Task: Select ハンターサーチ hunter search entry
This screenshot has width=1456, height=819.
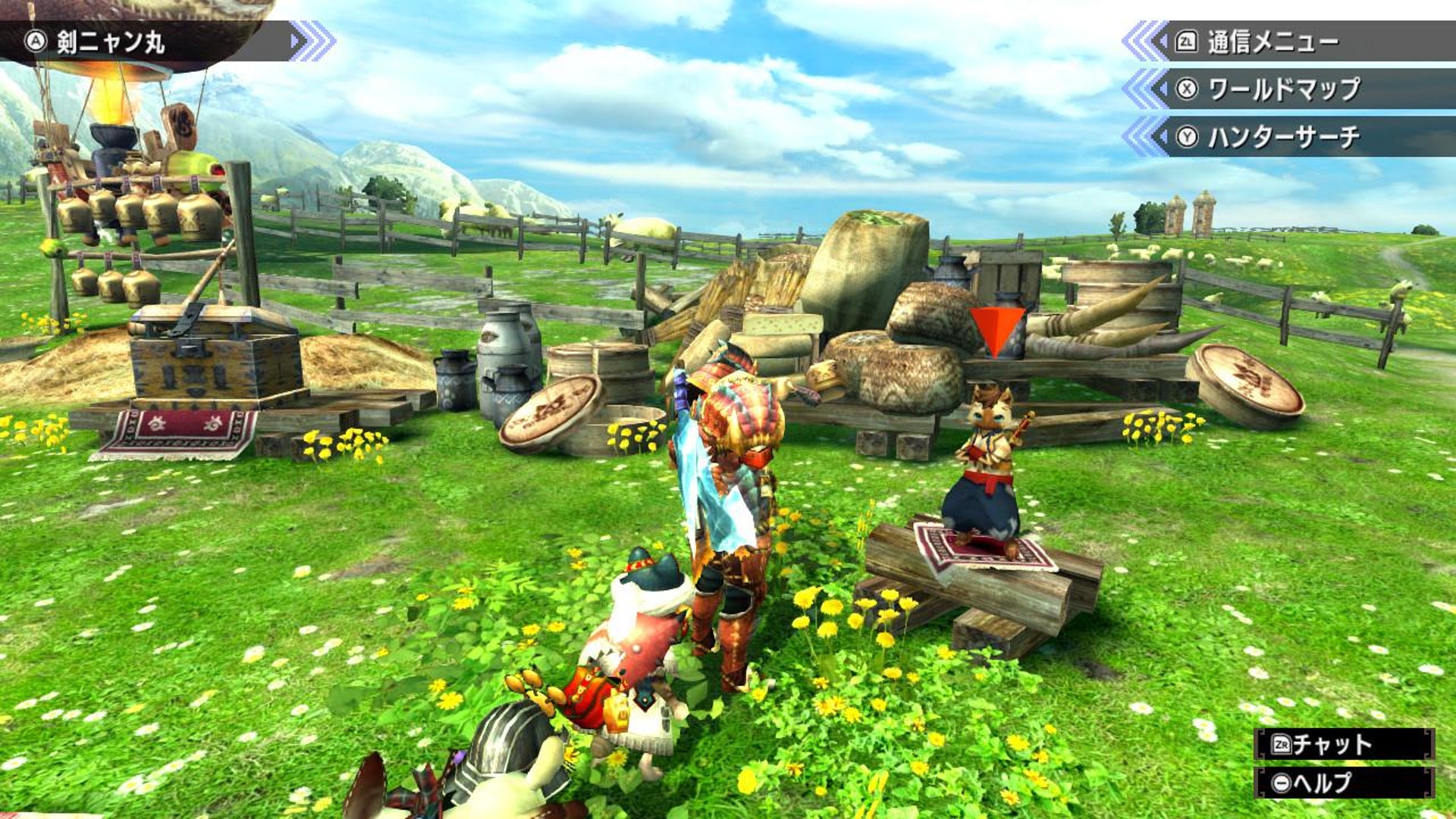Action: (1283, 137)
